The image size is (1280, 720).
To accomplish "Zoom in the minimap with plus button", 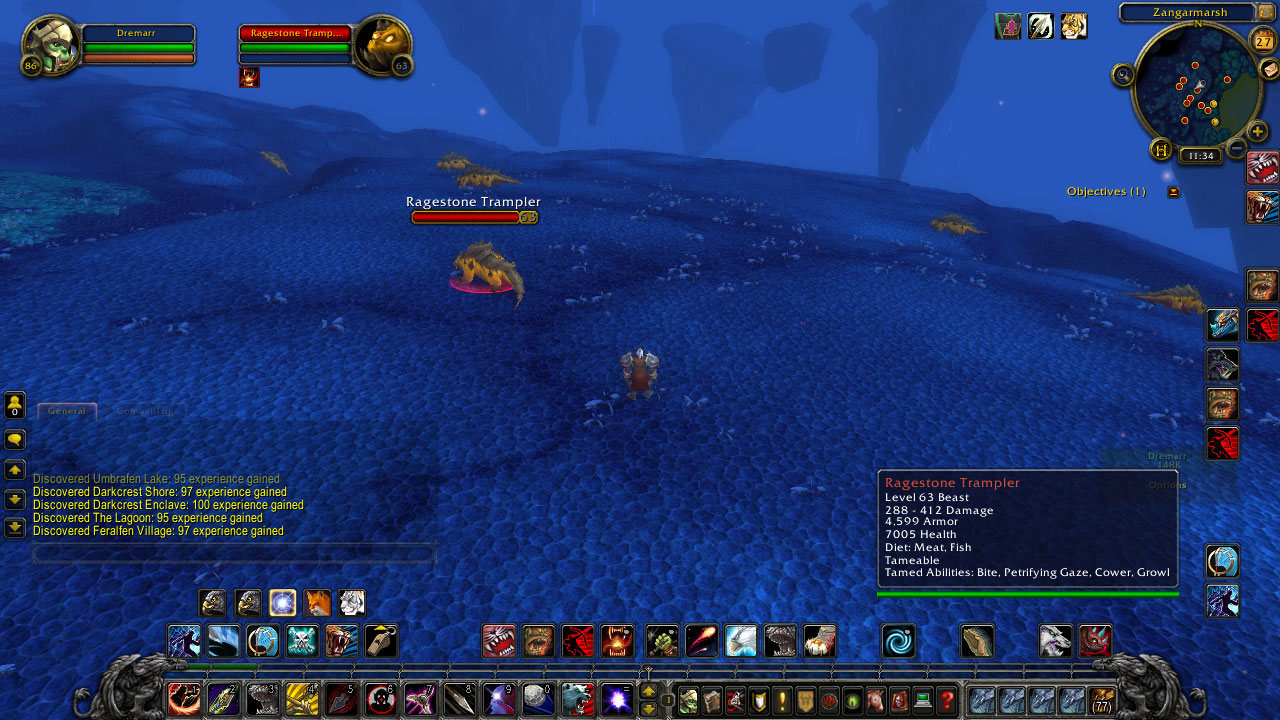I will point(1257,131).
